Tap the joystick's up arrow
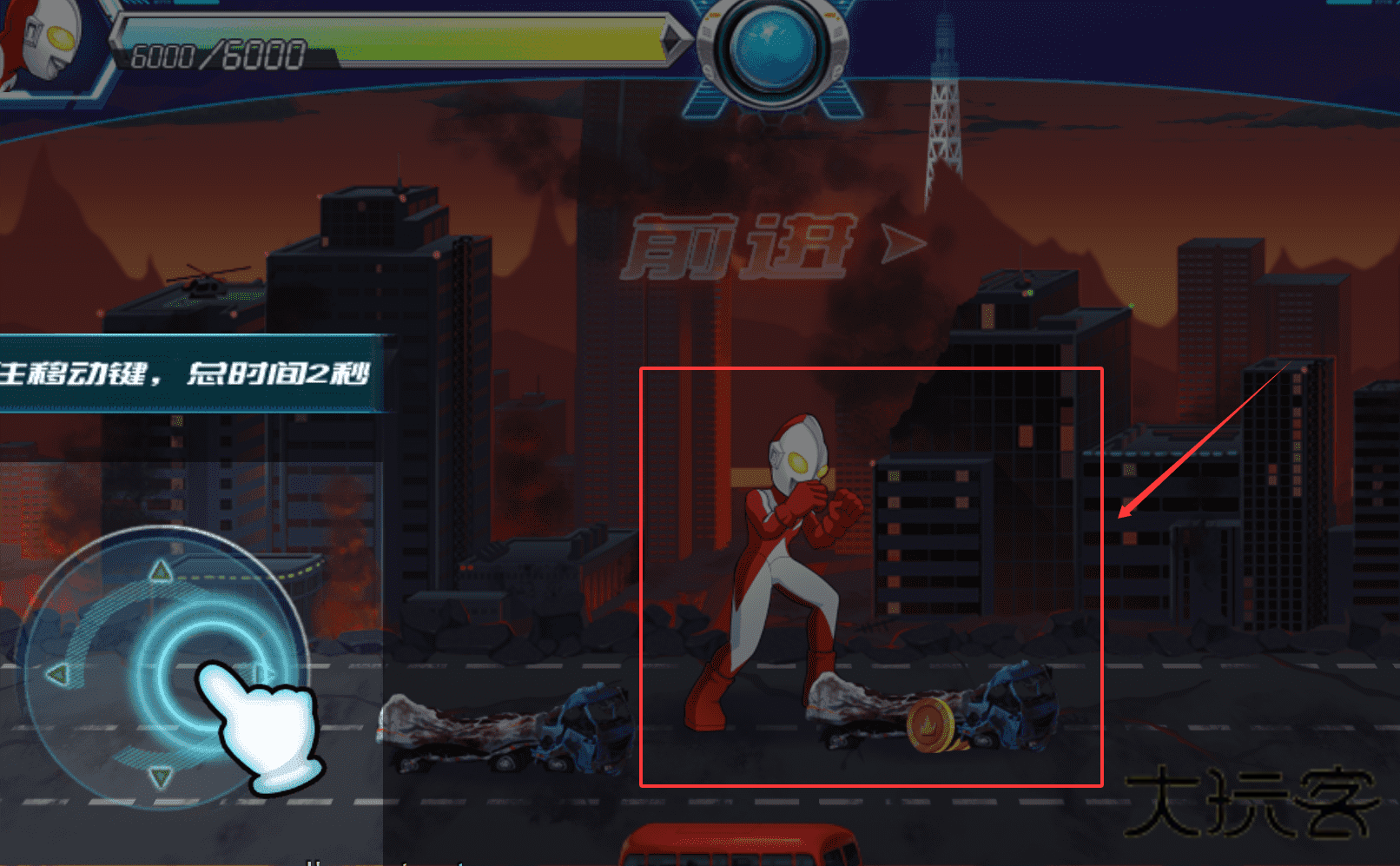1400x866 pixels. coord(161,571)
